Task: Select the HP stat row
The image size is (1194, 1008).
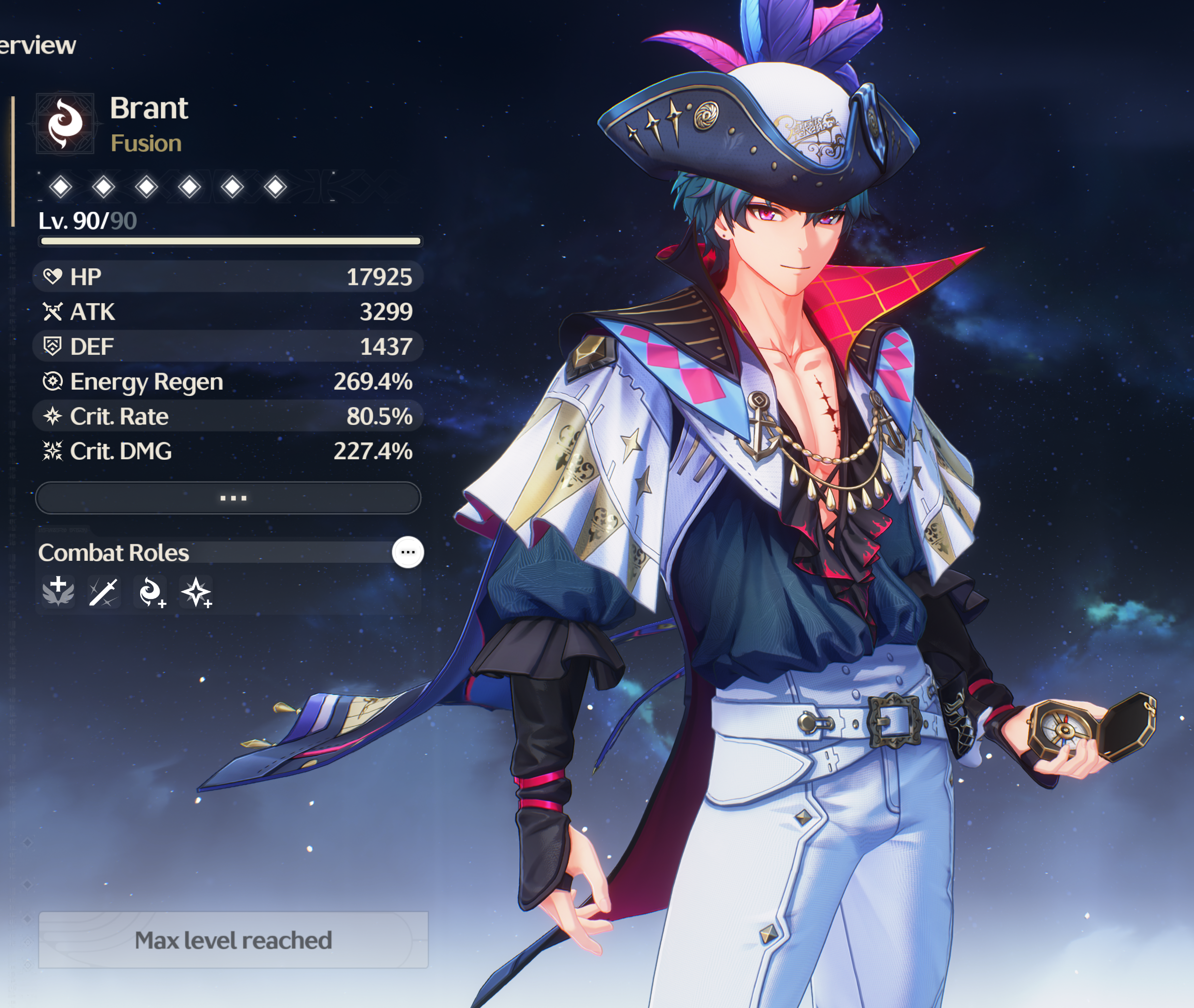Action: pyautogui.click(x=227, y=277)
